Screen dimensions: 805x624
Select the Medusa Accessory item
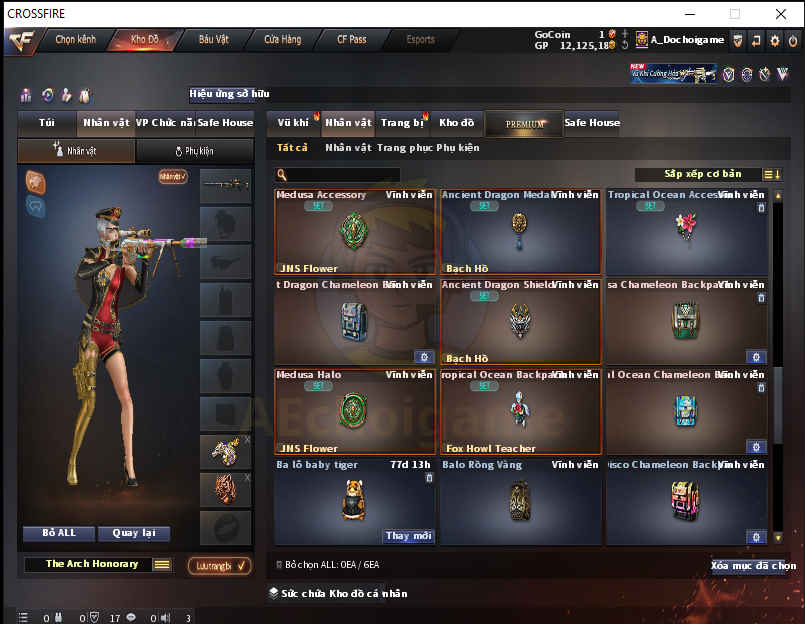[355, 232]
